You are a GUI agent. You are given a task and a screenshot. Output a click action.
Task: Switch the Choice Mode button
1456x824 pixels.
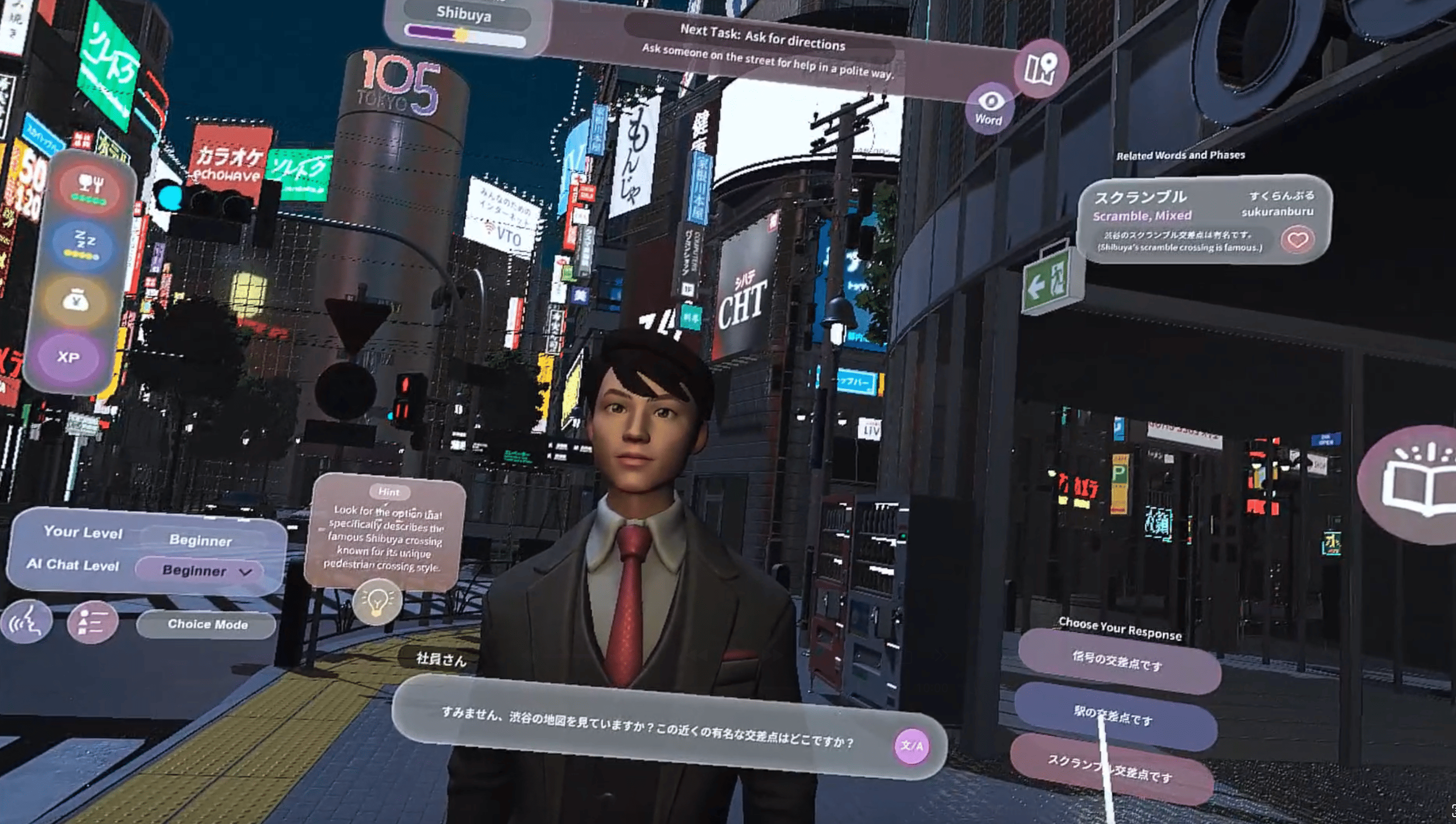click(207, 624)
